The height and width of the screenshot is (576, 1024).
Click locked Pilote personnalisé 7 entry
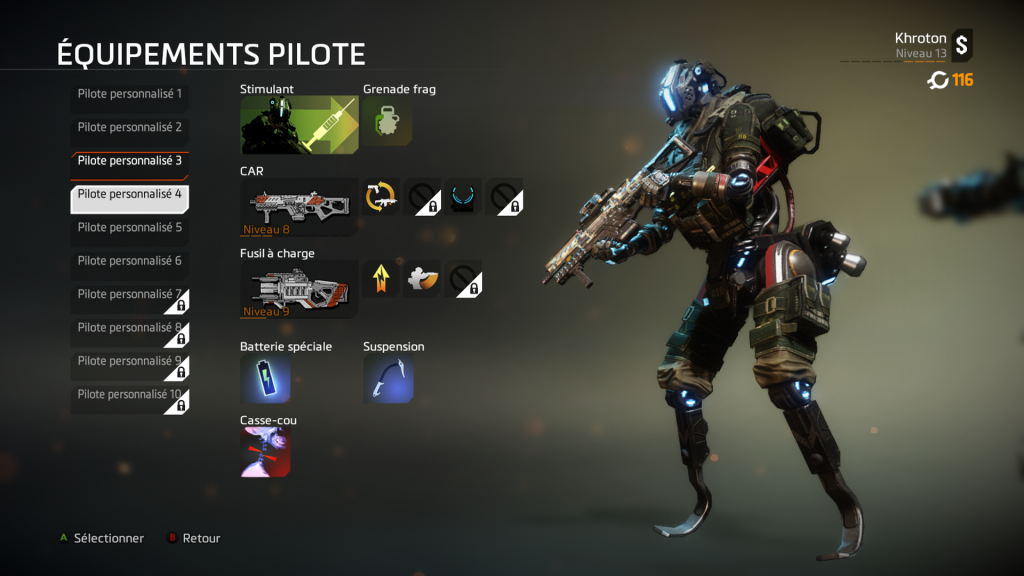click(129, 295)
